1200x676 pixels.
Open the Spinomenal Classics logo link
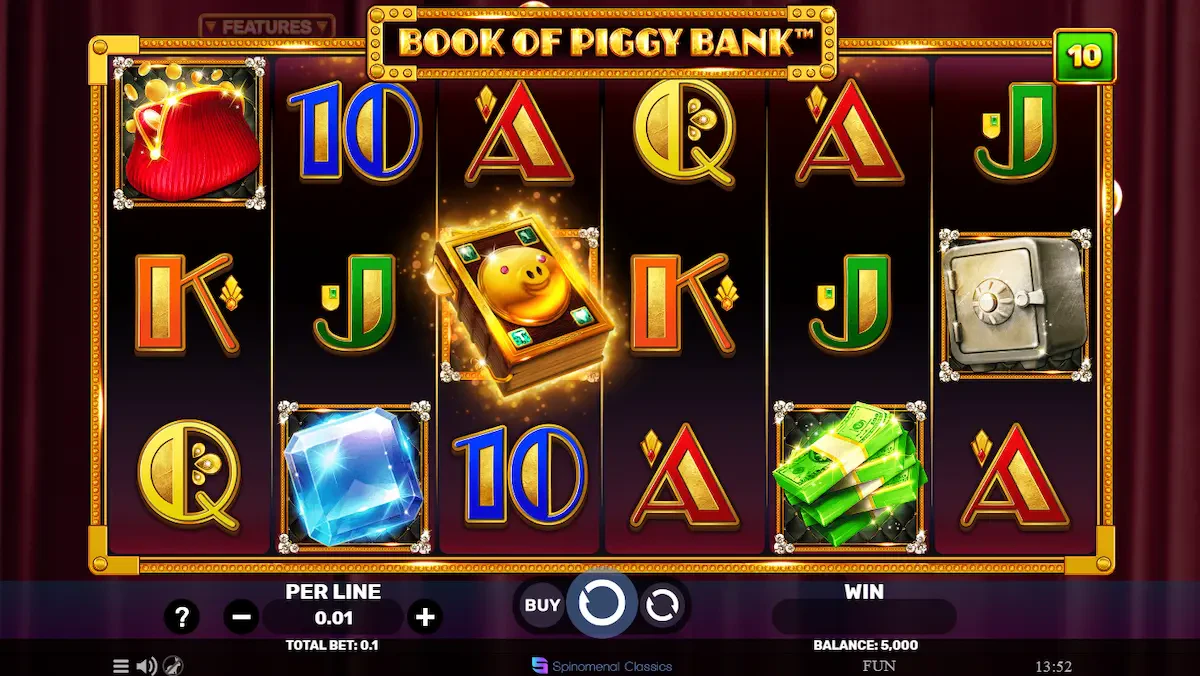(602, 666)
